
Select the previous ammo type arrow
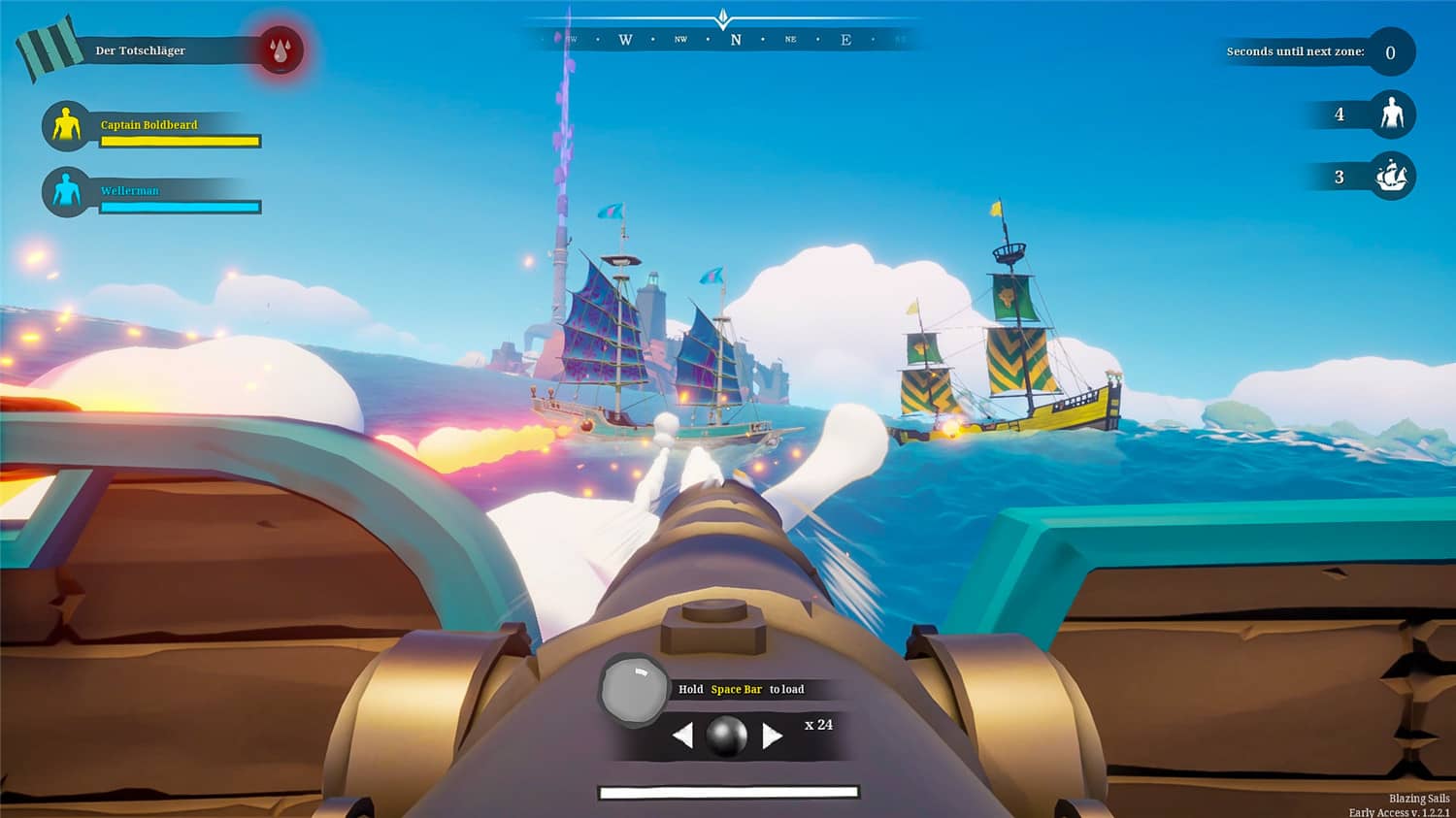(x=682, y=736)
